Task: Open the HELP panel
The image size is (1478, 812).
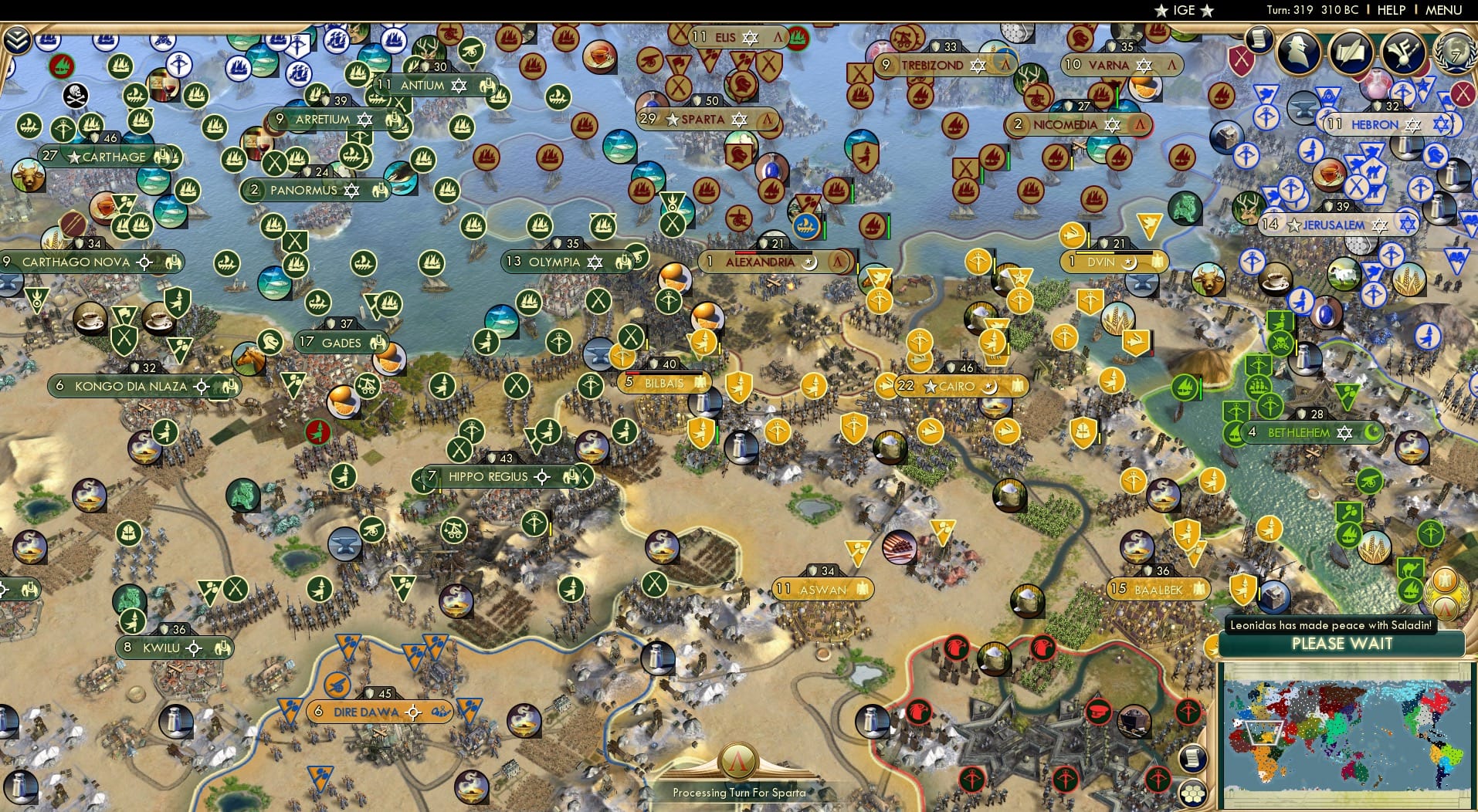Action: tap(1392, 10)
